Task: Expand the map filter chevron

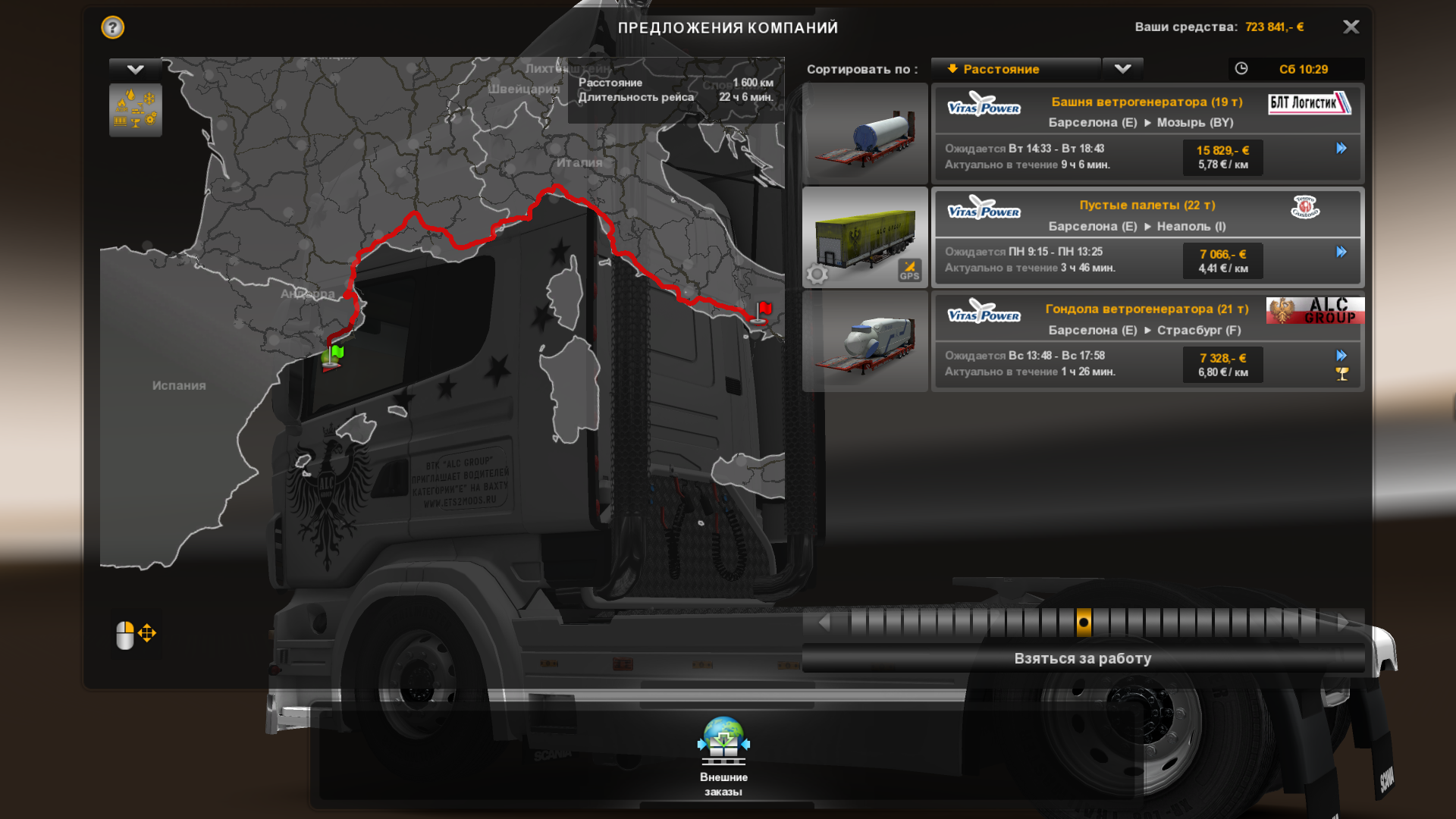Action: [x=136, y=70]
